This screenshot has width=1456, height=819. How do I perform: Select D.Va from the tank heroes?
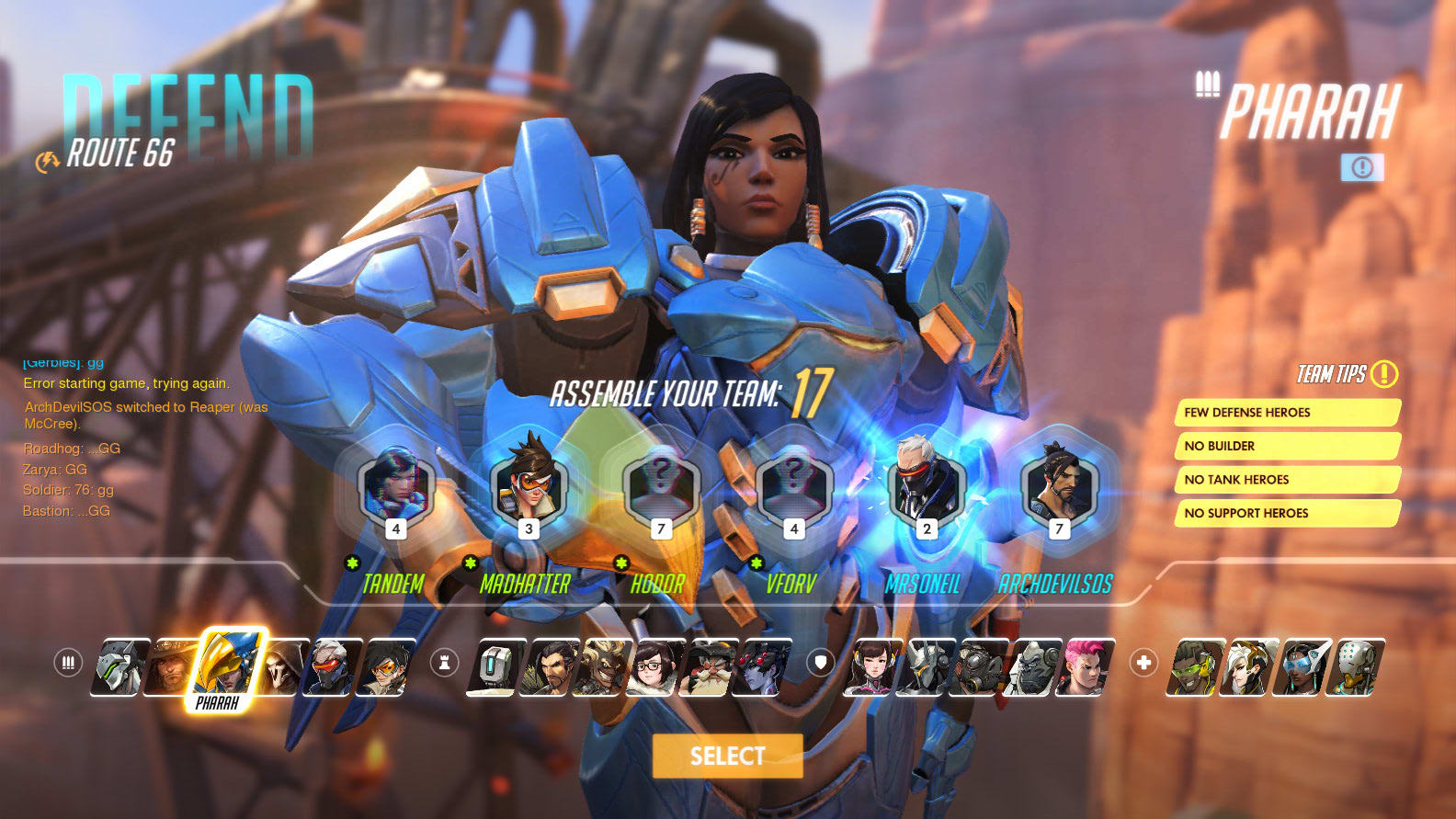coord(872,666)
